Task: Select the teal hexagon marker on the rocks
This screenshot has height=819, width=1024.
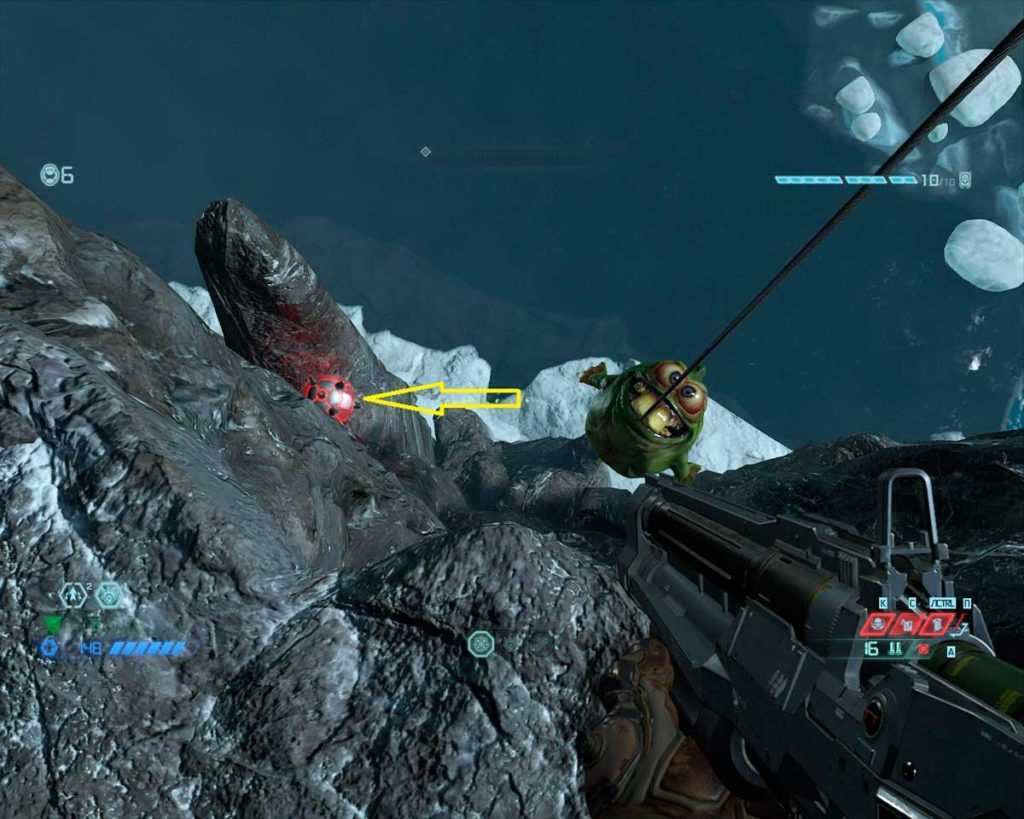Action: [x=481, y=643]
